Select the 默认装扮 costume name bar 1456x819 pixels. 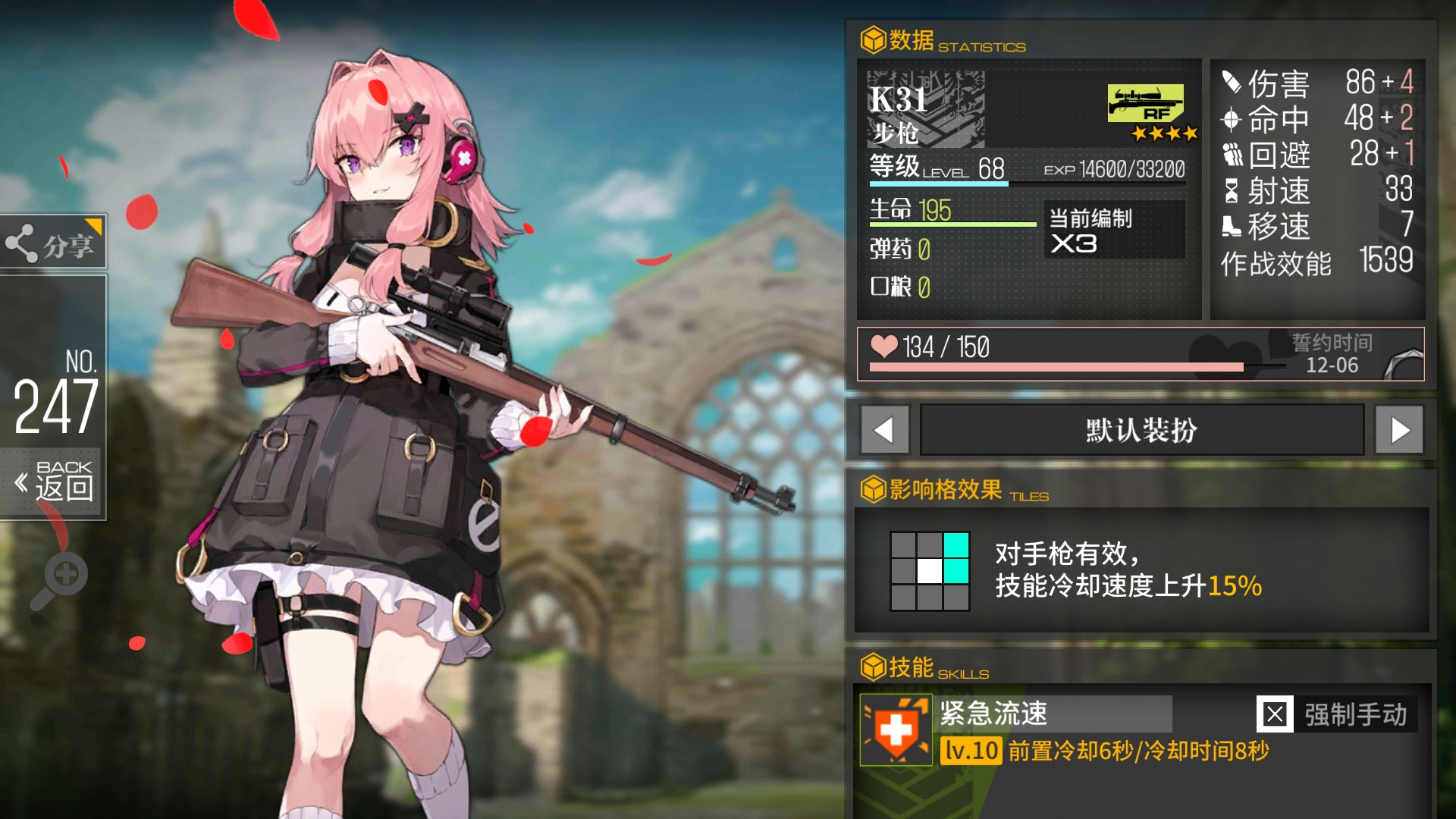tap(1141, 429)
